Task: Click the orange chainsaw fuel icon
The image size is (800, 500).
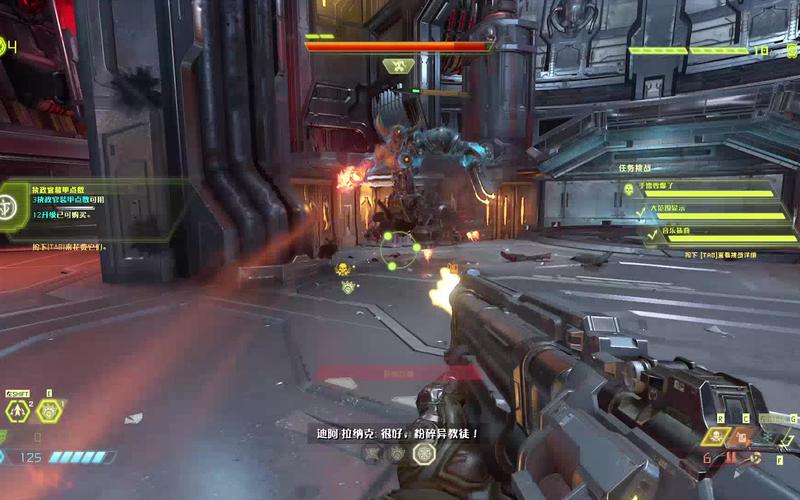Action: pos(741,437)
